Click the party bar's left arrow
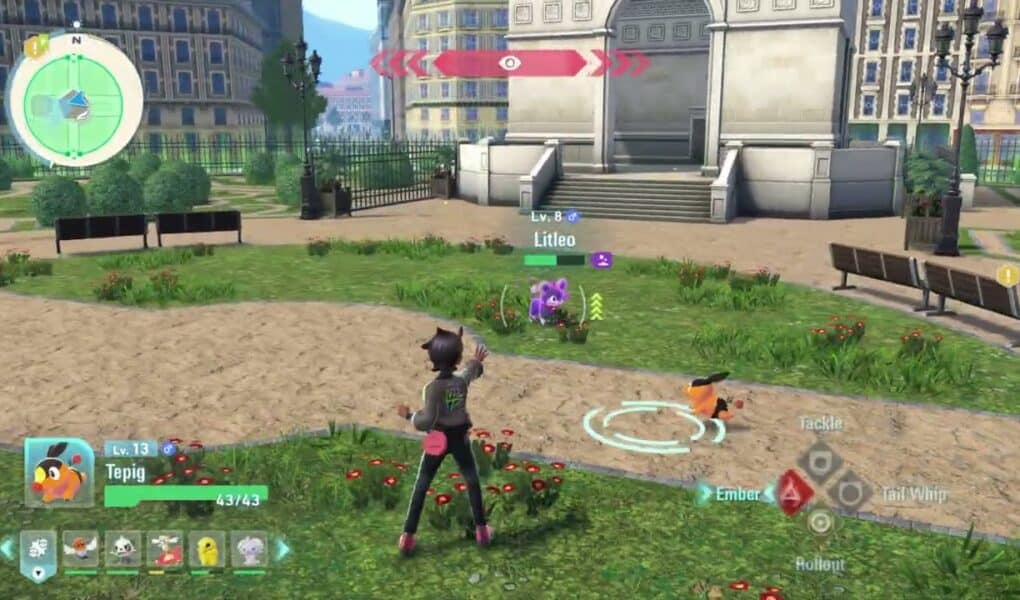 [8, 548]
